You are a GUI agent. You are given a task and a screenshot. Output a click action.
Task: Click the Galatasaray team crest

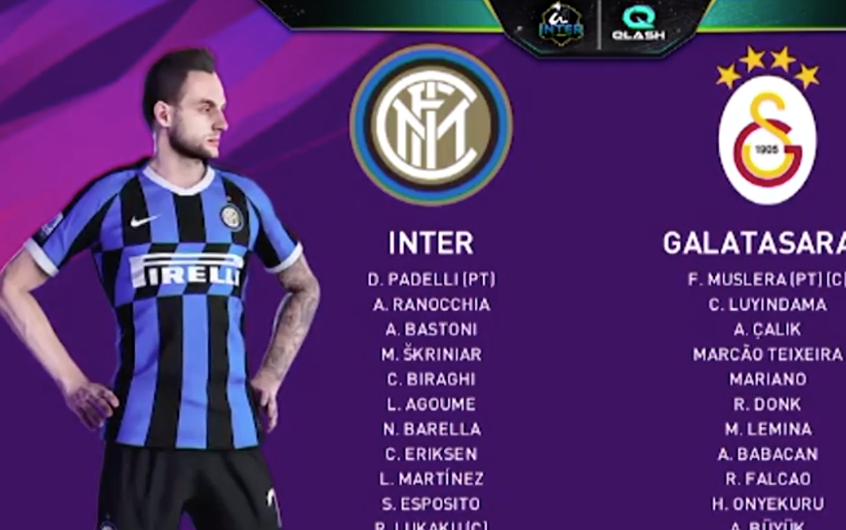click(767, 139)
